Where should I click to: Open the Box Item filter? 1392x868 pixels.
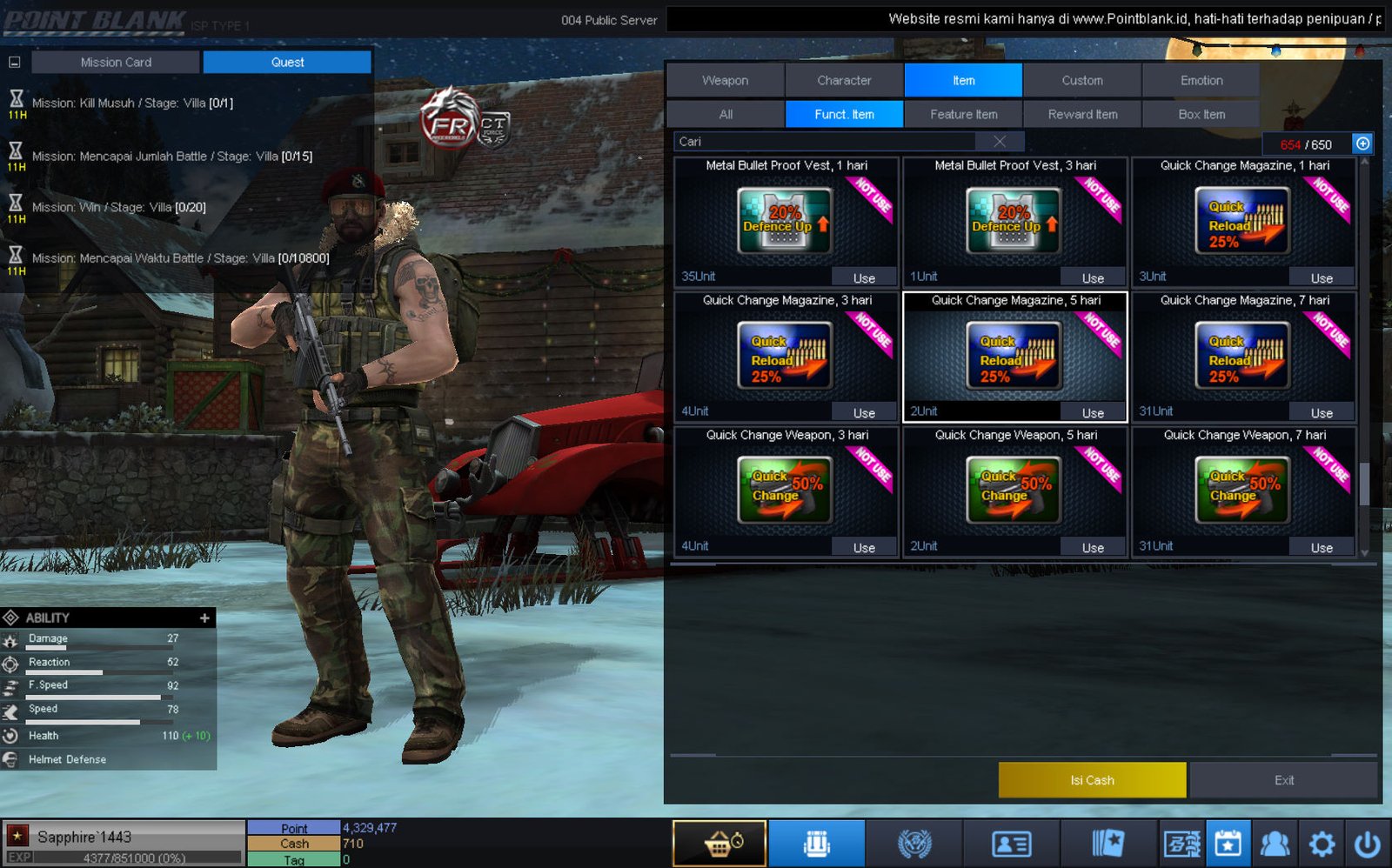click(x=1201, y=114)
